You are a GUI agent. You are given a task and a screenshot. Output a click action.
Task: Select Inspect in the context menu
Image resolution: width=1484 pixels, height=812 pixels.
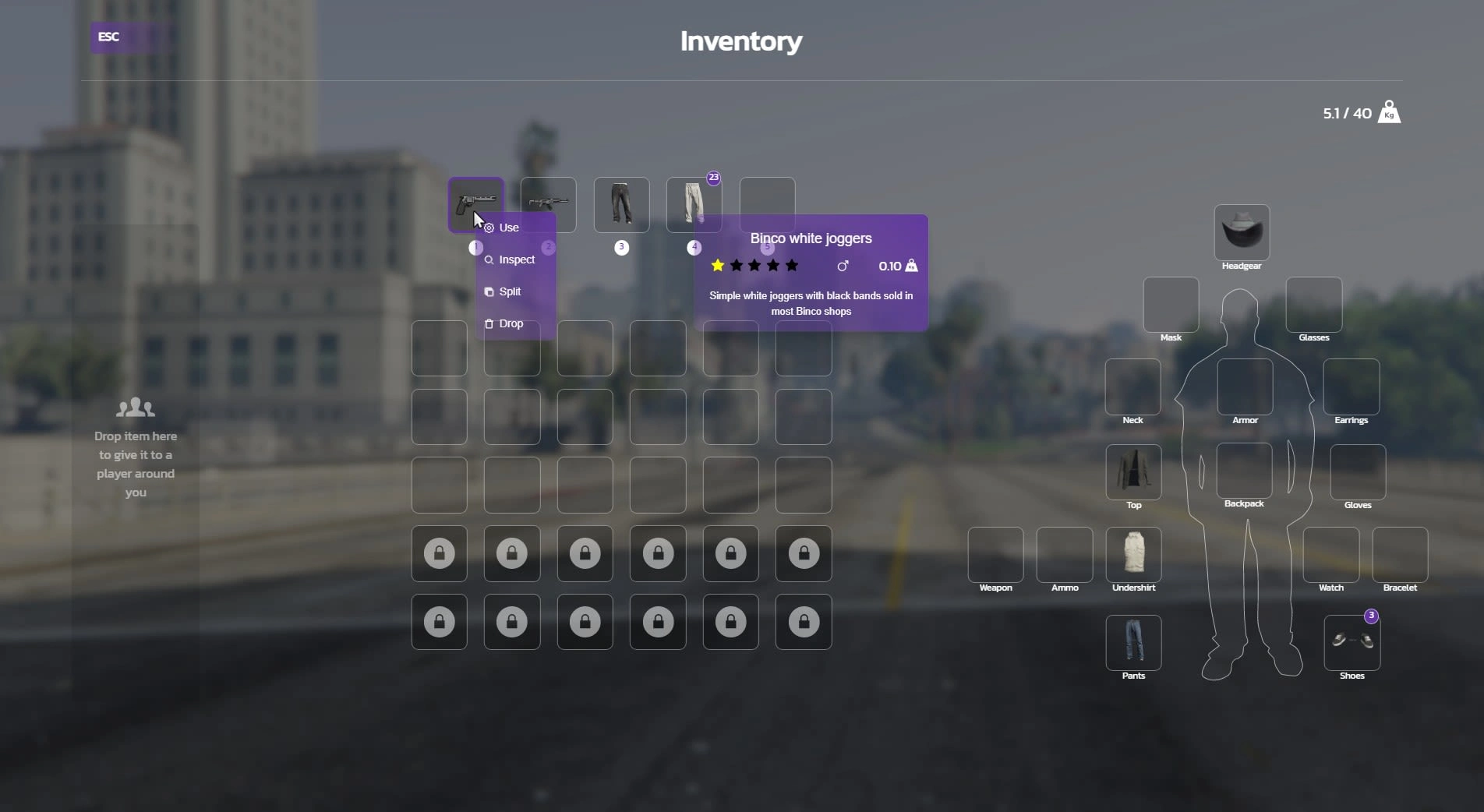pos(514,259)
